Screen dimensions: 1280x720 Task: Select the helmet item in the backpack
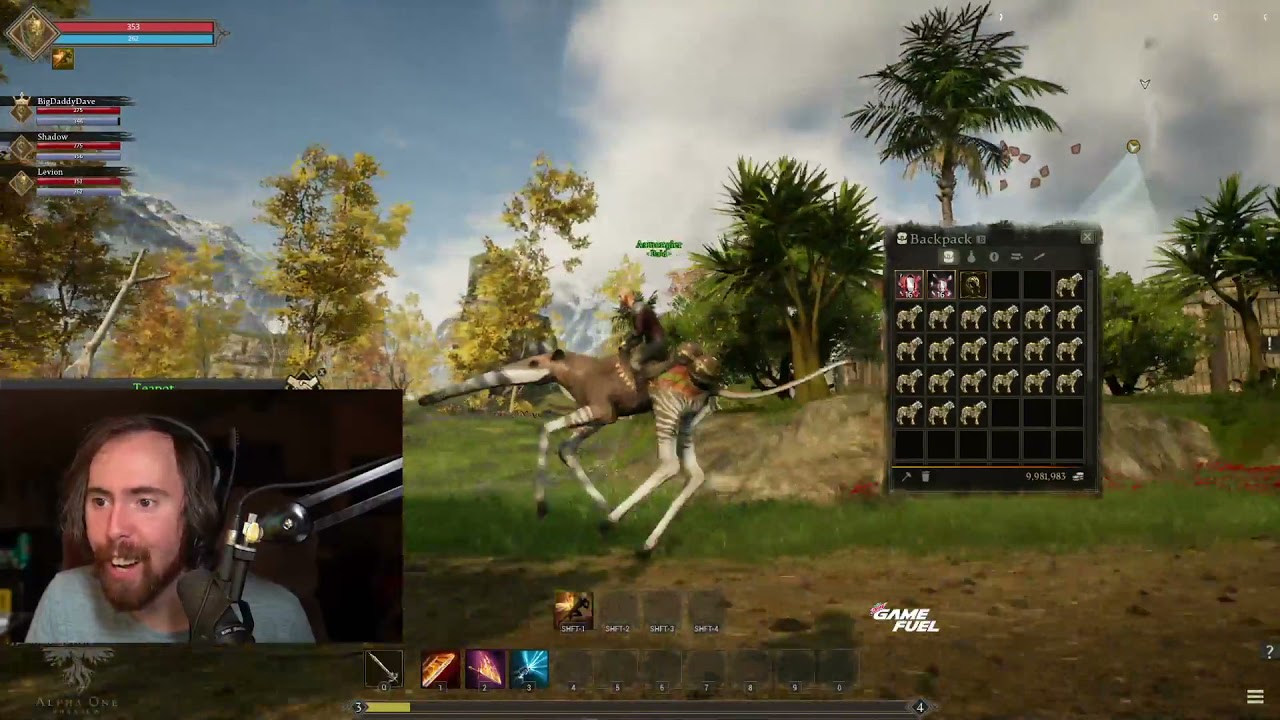tap(972, 286)
